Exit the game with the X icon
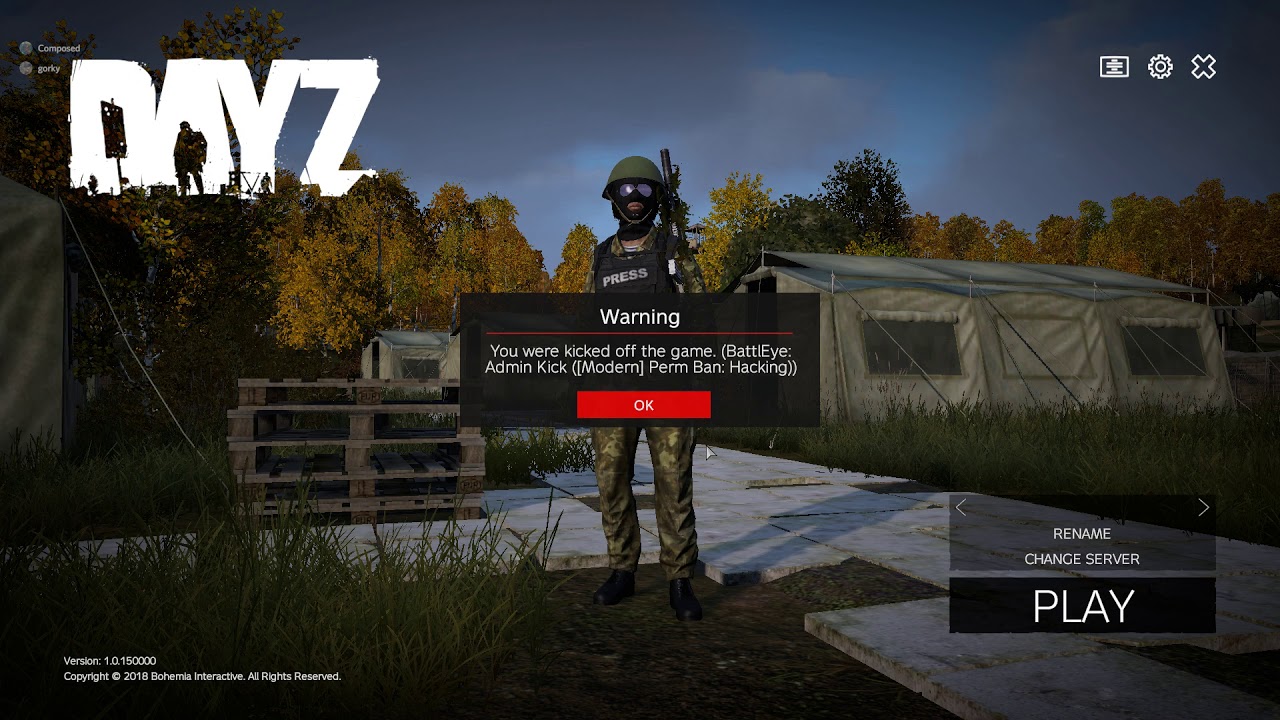 1203,67
